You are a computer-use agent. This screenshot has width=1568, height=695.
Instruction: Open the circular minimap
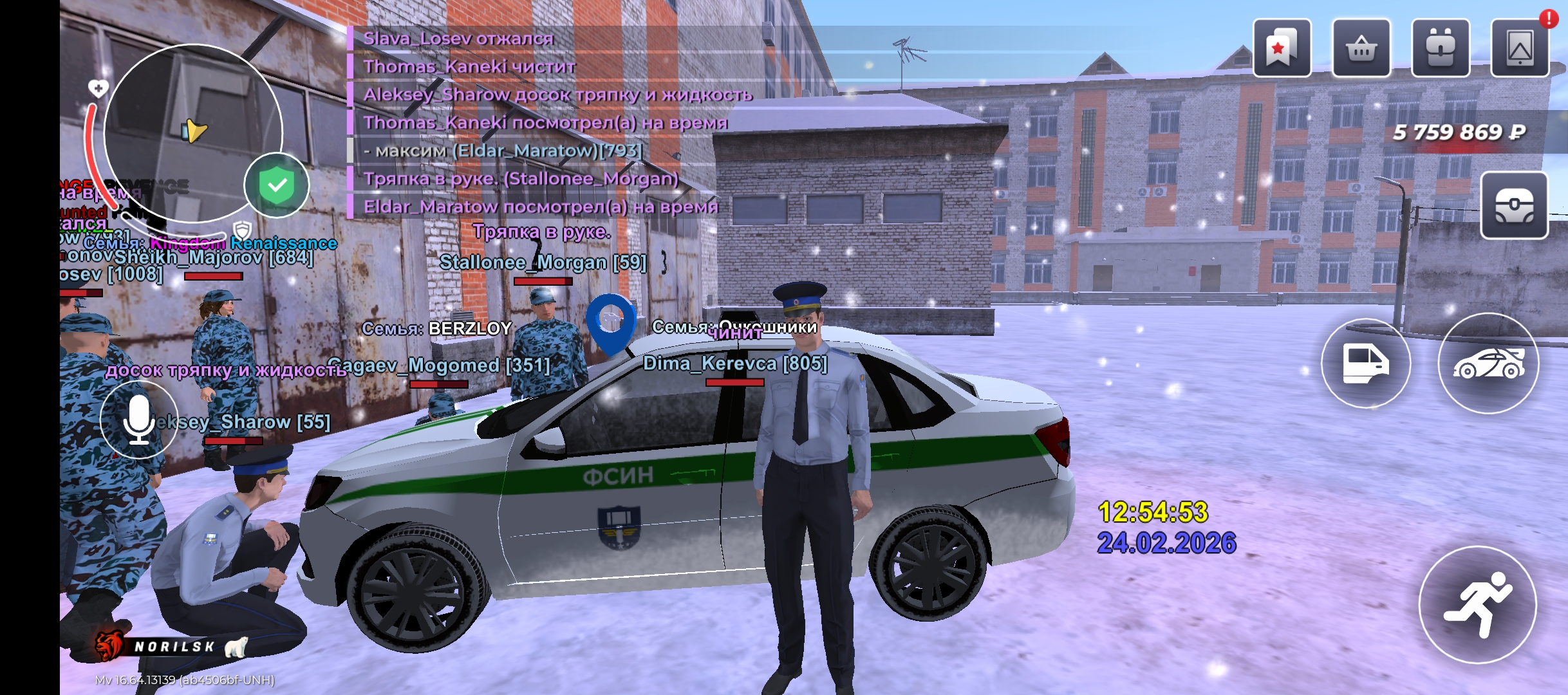(193, 133)
